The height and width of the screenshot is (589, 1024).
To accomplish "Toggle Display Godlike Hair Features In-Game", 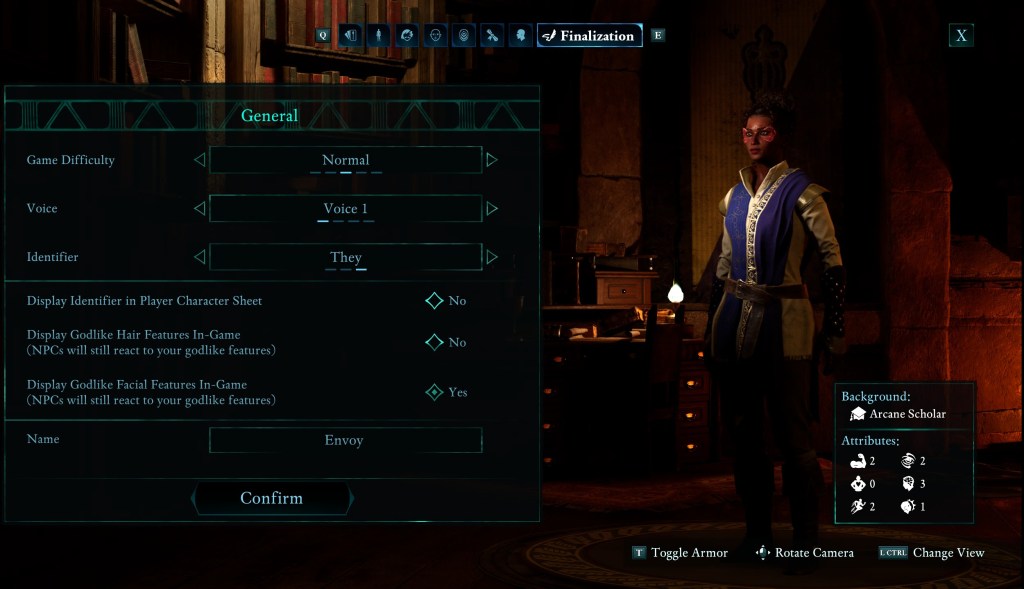I will click(434, 342).
